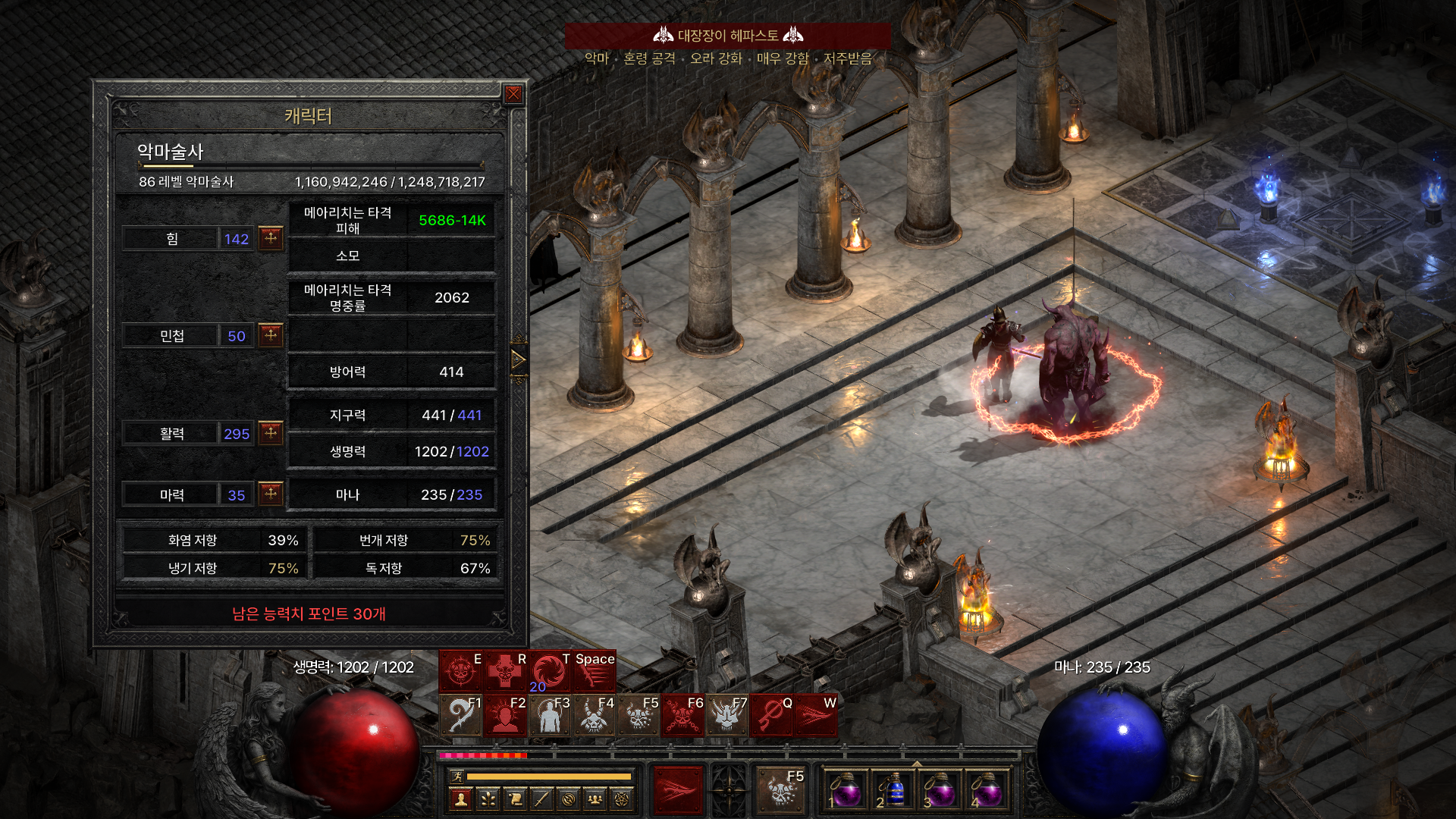This screenshot has height=819, width=1456.
Task: Click the sword mini-menu button
Action: [x=541, y=799]
